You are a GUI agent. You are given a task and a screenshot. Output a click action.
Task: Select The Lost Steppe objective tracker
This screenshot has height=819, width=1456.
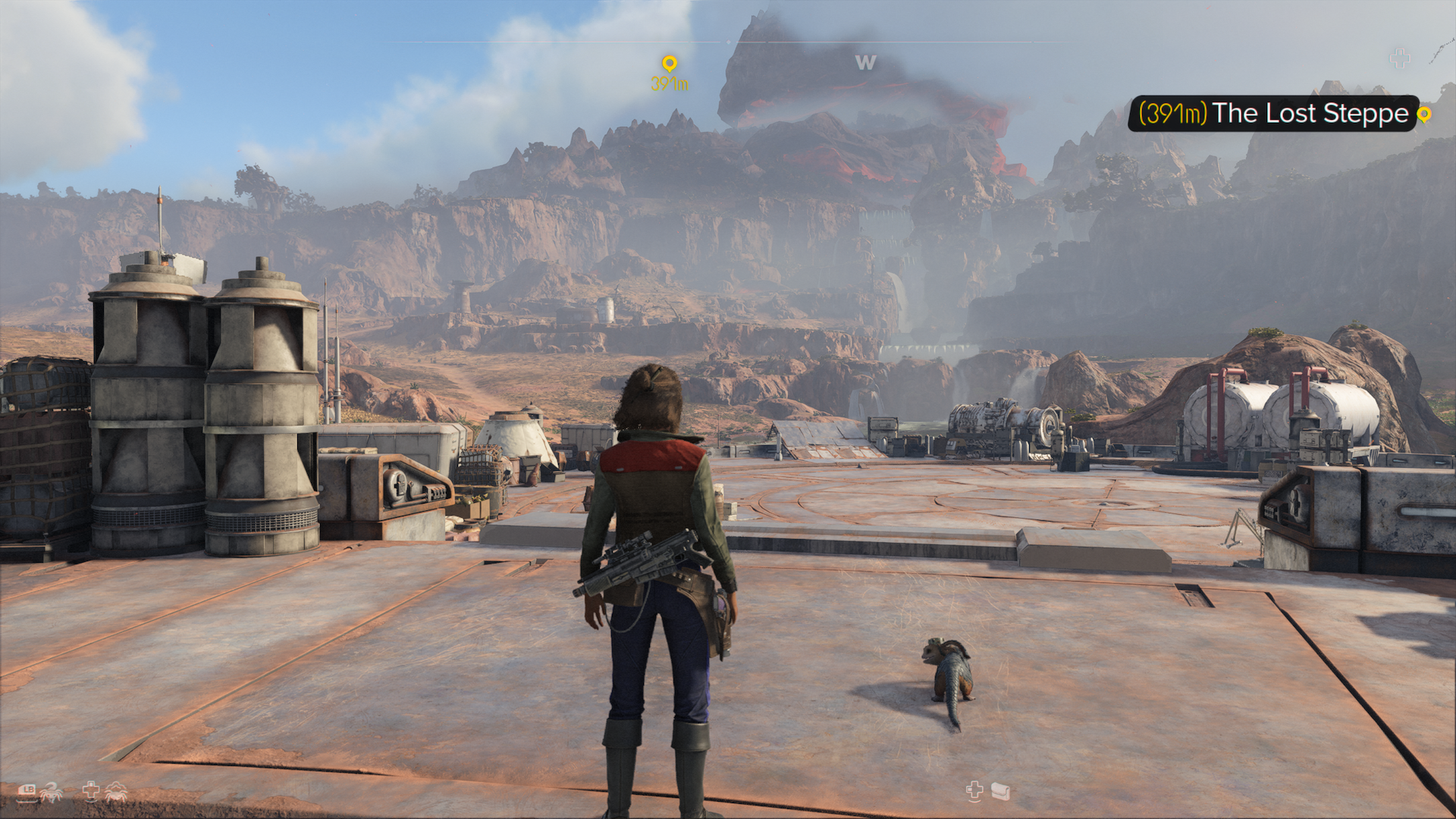pos(1272,114)
